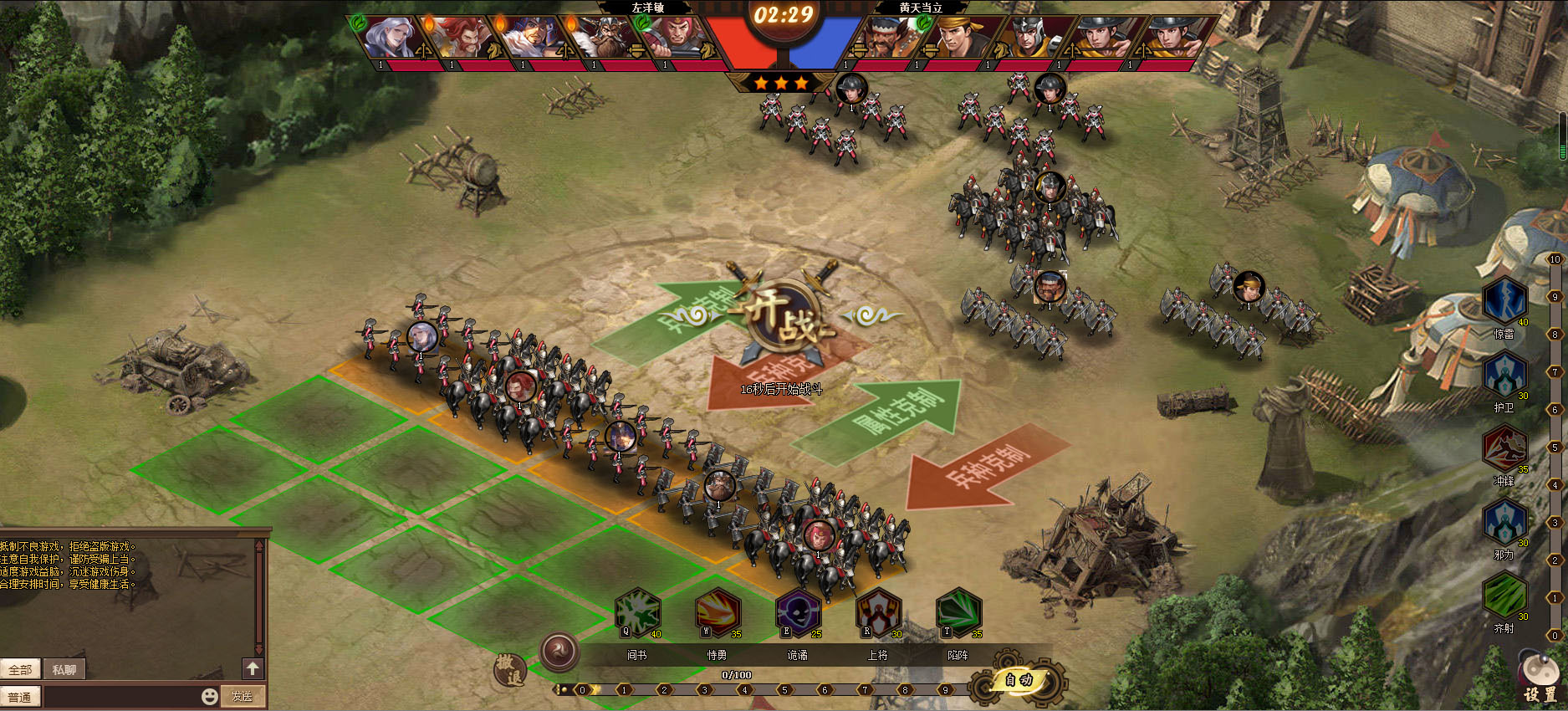Viewport: 1568px width, 711px height.
Task: Select the 齐射 volley skill icon
Action: pos(1504,595)
